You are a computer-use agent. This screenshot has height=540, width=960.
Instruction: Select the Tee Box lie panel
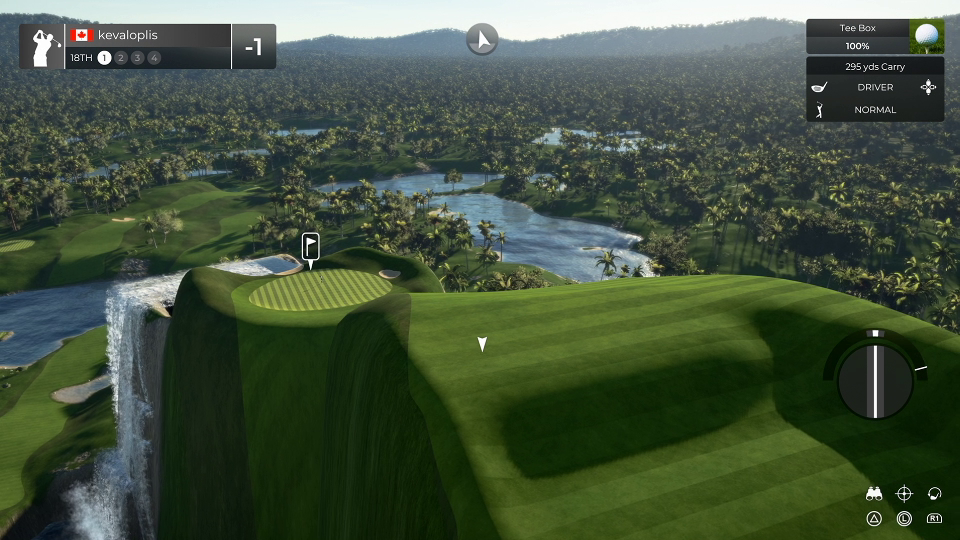click(x=859, y=37)
